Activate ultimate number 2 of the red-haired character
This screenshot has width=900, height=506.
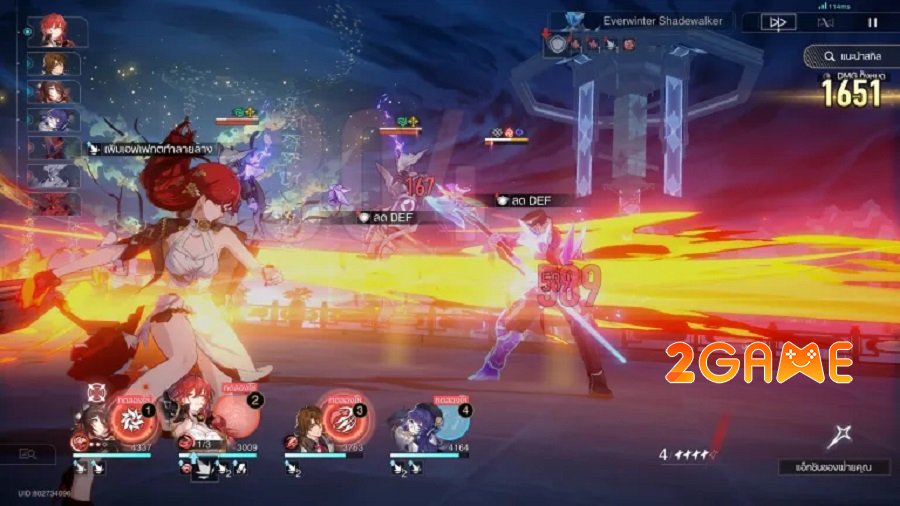click(x=233, y=415)
